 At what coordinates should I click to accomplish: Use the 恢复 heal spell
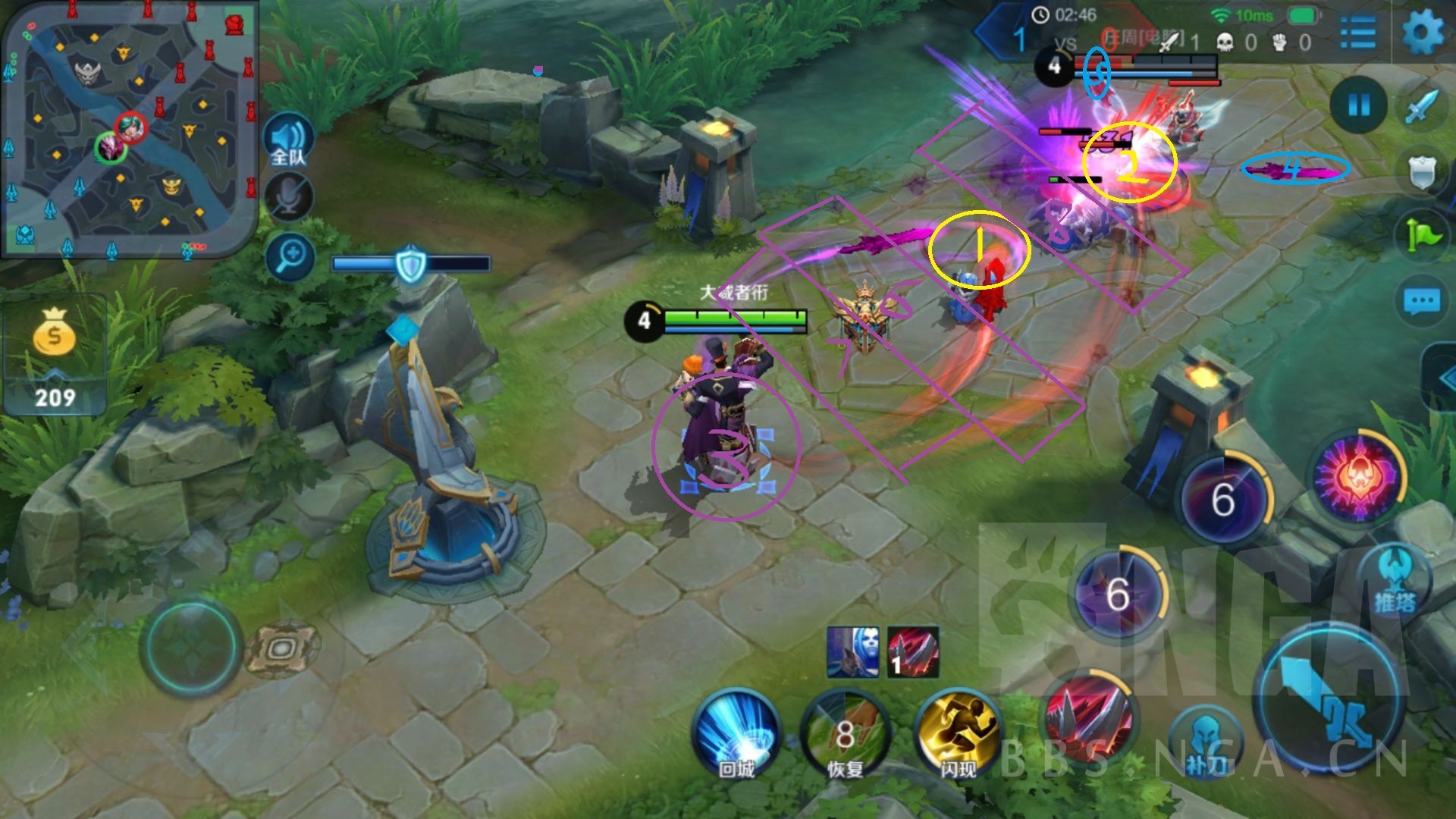click(x=846, y=736)
